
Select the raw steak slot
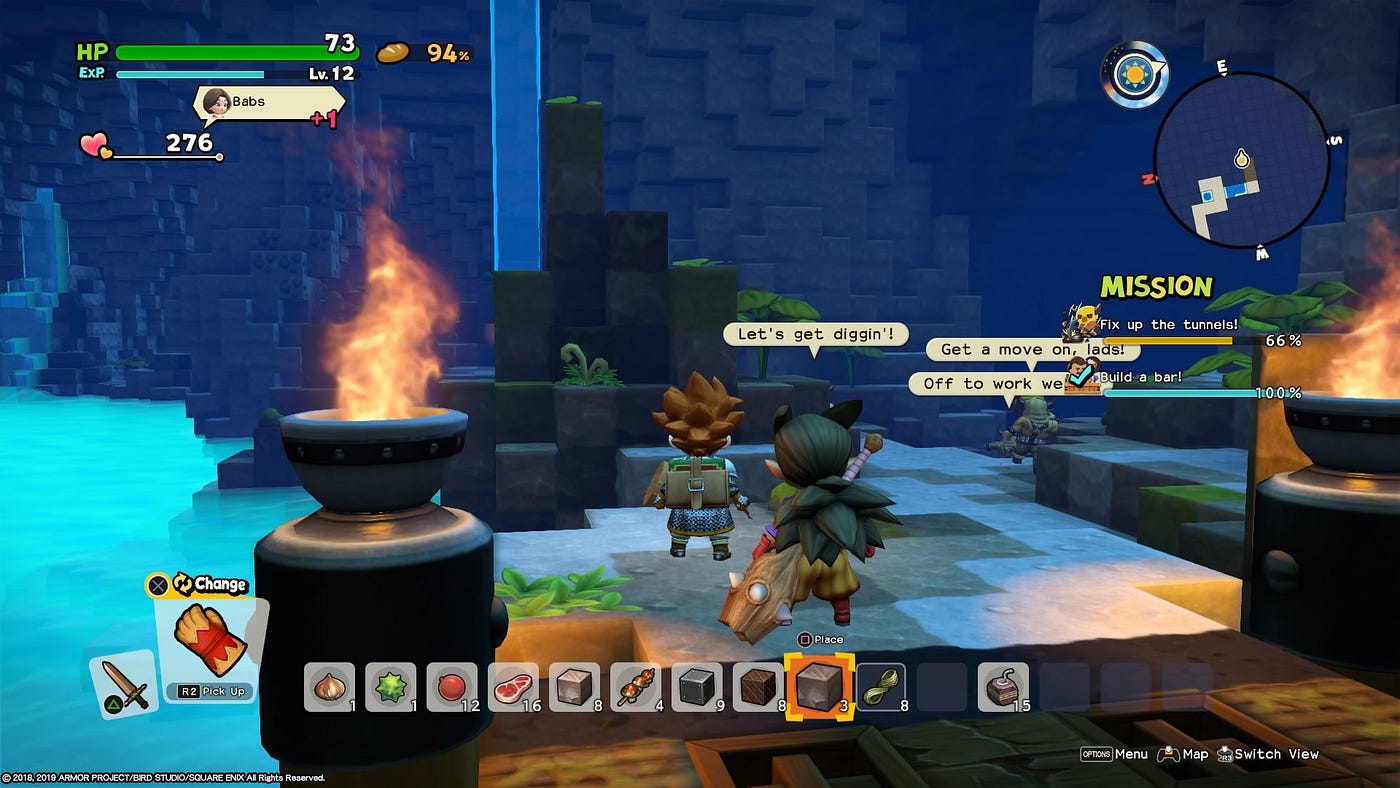pyautogui.click(x=513, y=687)
